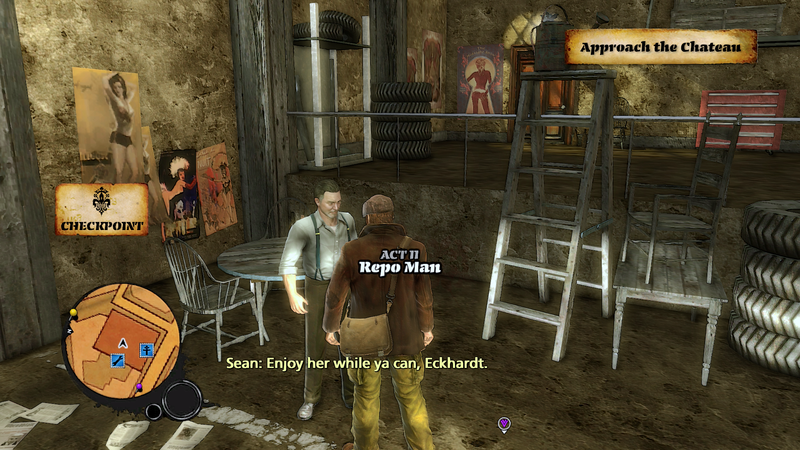Click the purple pin on minimap edge

click(140, 387)
